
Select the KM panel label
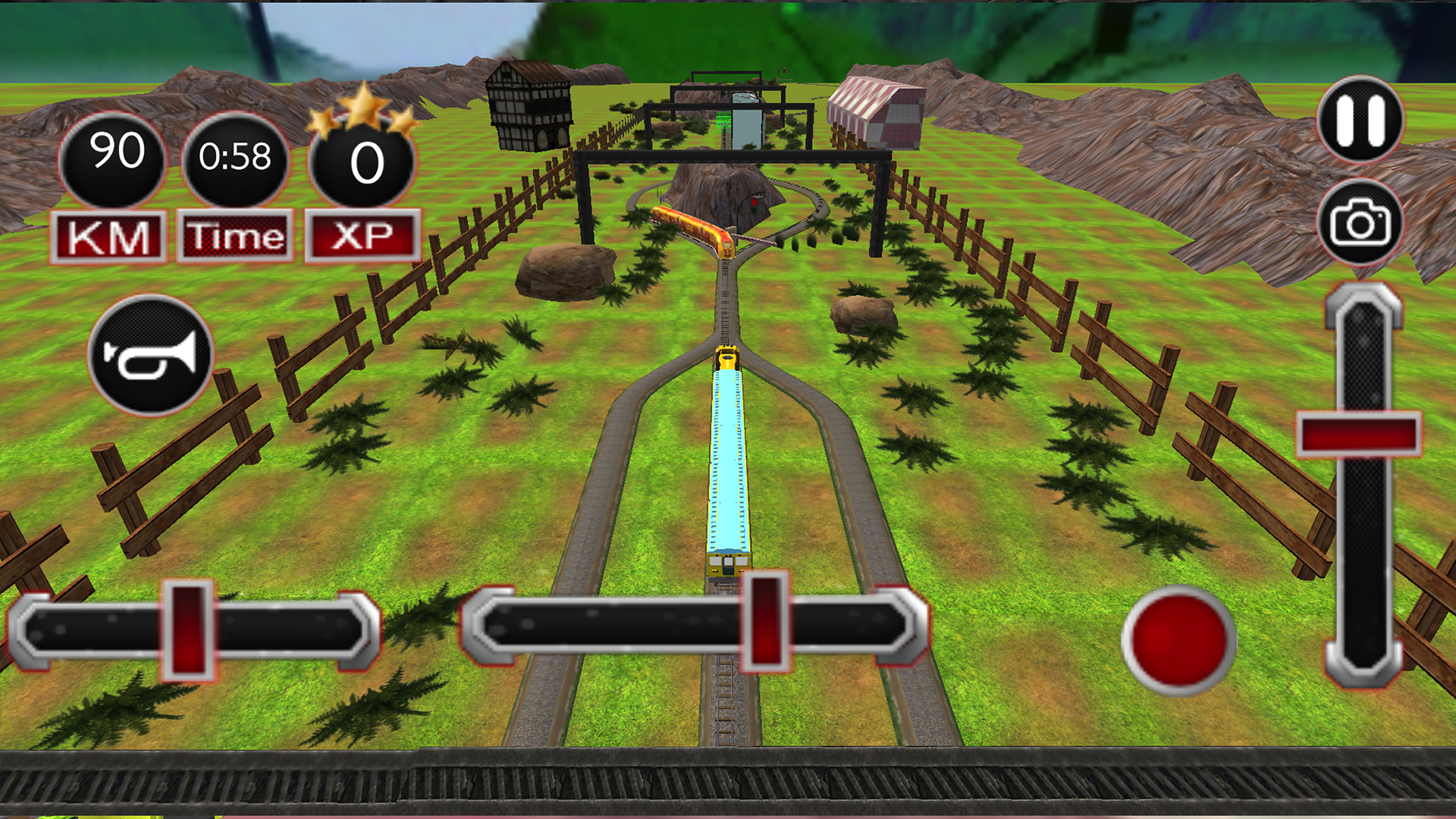click(x=114, y=237)
